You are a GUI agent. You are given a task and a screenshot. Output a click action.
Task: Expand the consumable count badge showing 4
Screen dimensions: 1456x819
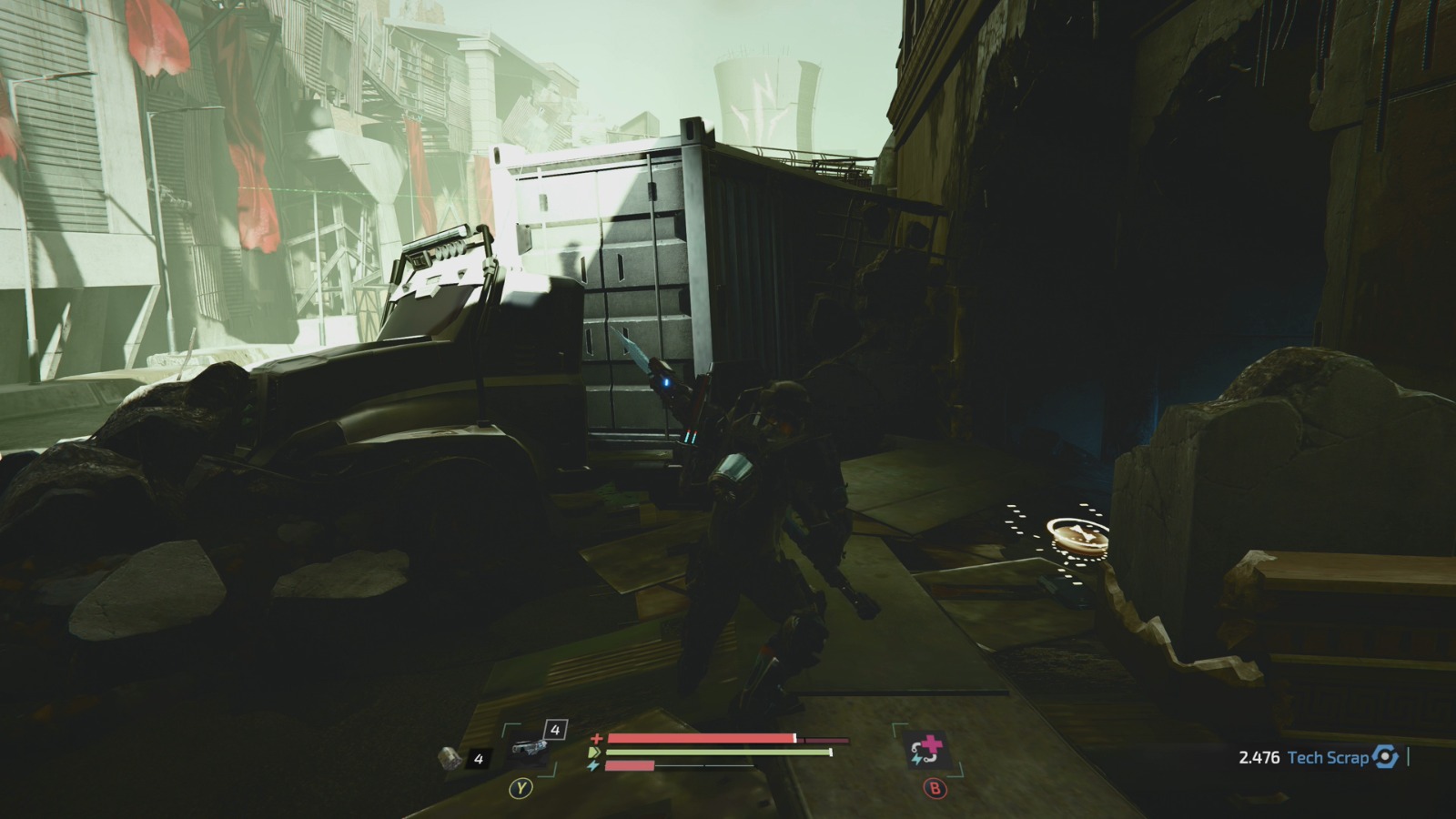477,758
